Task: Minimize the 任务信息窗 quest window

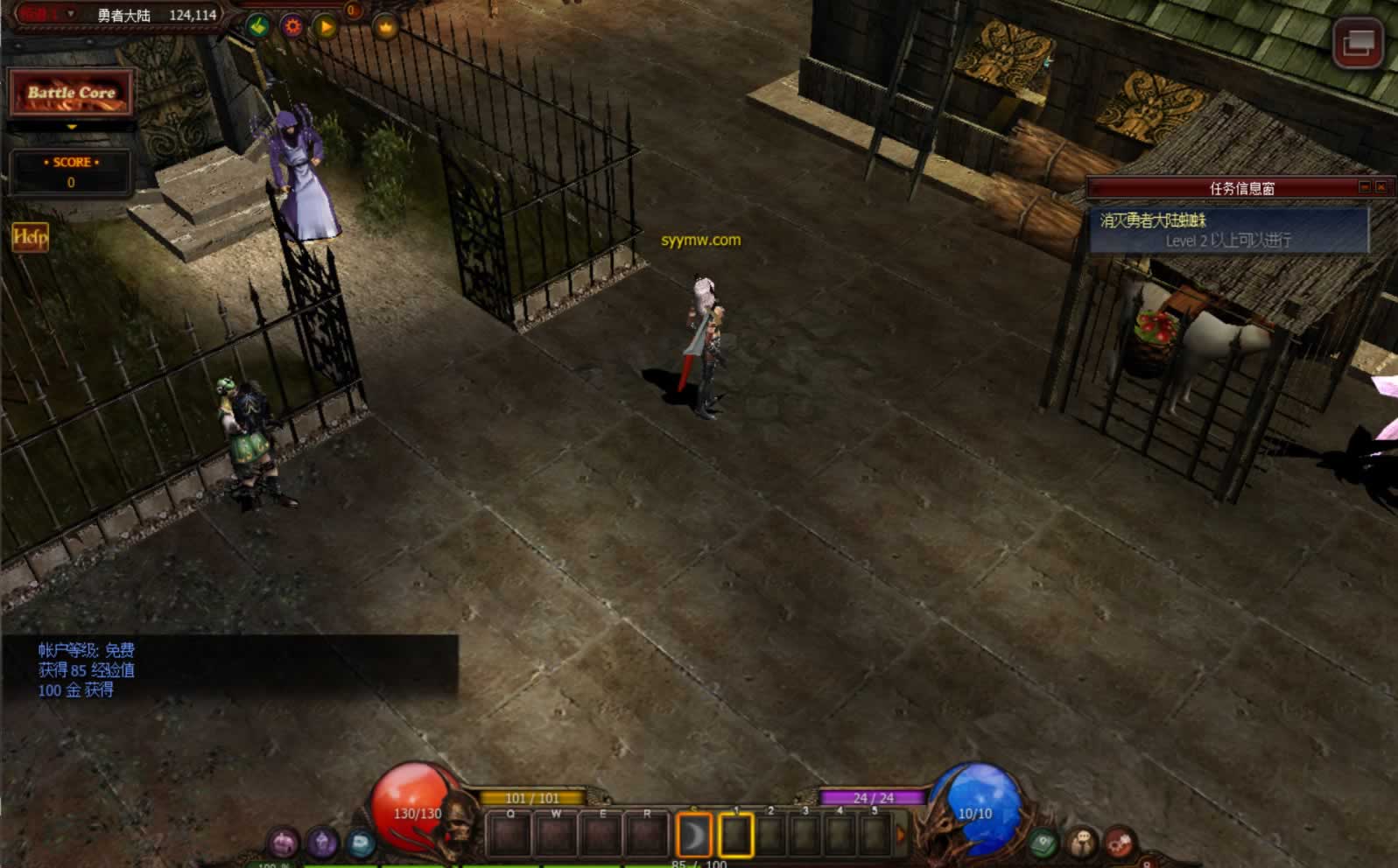Action: tap(1364, 187)
